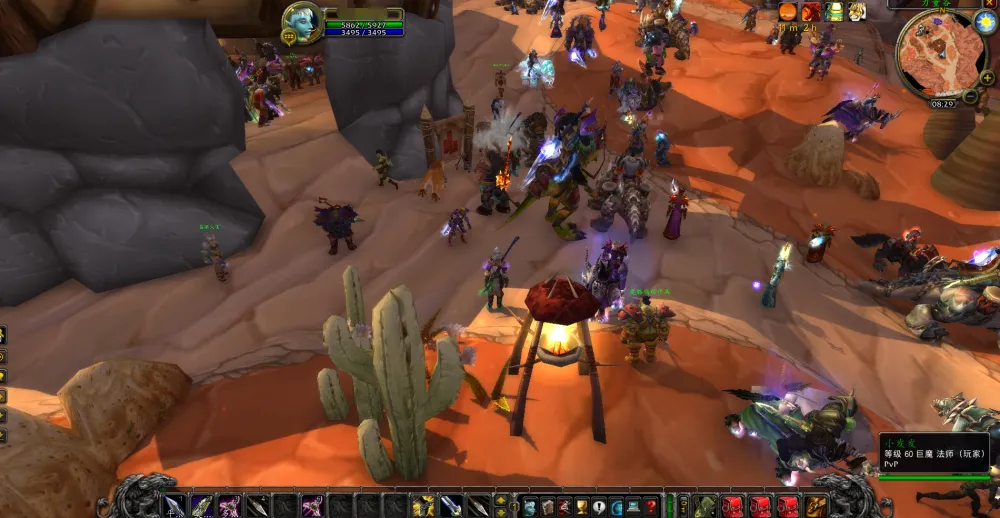This screenshot has width=1000, height=518.
Task: Select the white tiger buff icon
Action: (857, 12)
